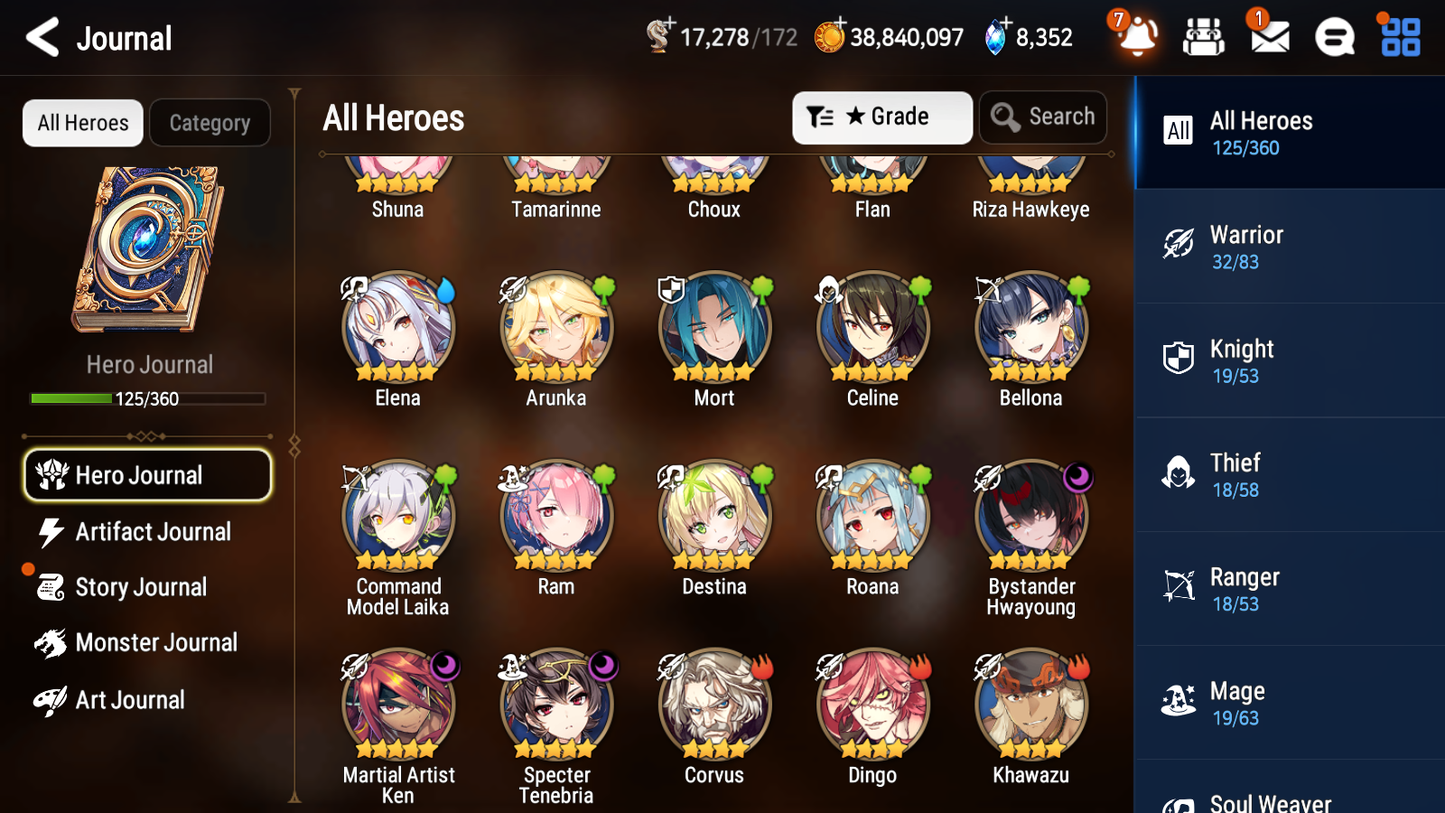Screen dimensions: 1445x813
Task: Open the Monster Journal entry
Action: 155,643
